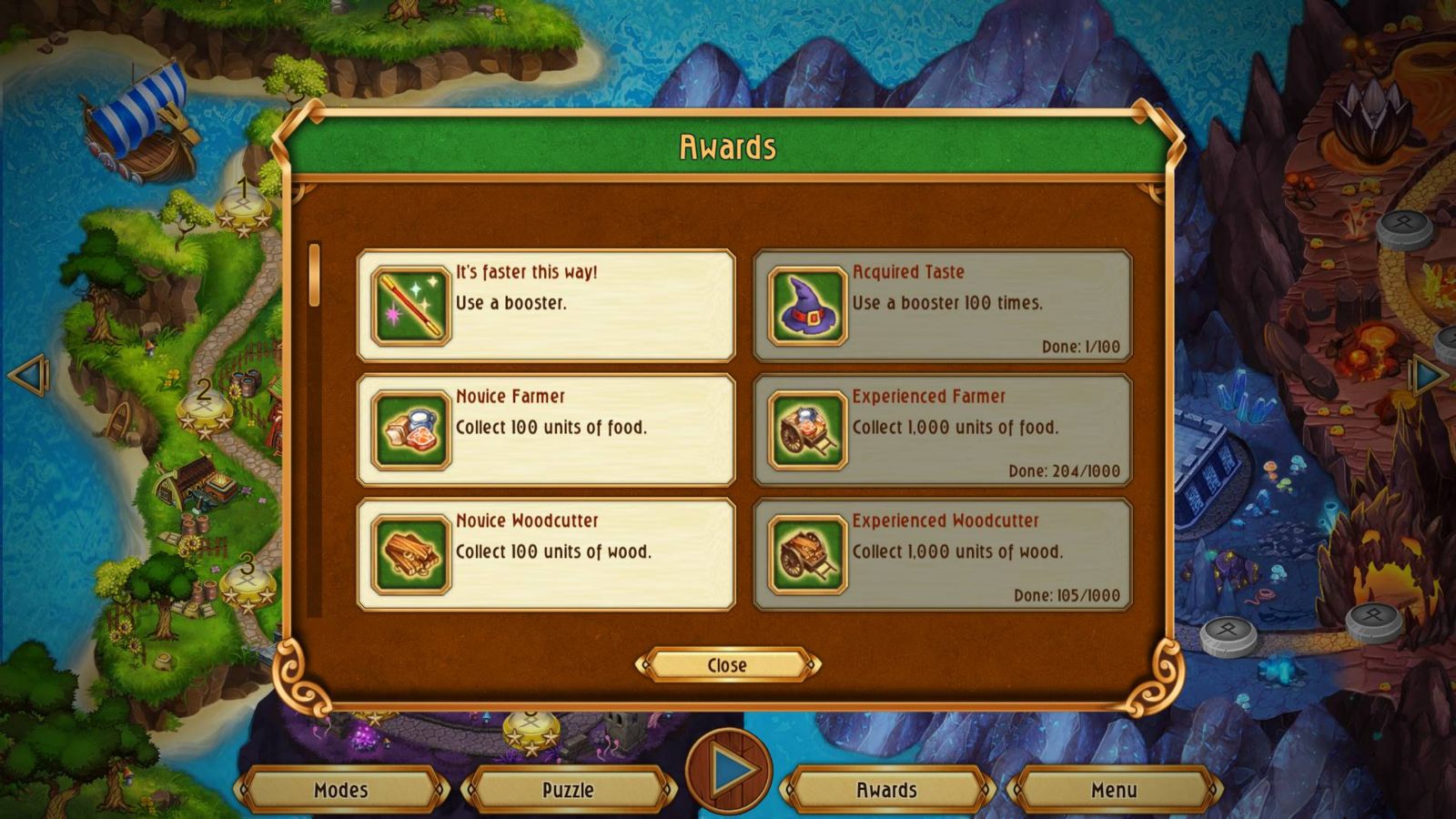Select the Experienced Farmer award
Image resolution: width=1456 pixels, height=819 pixels.
[943, 430]
